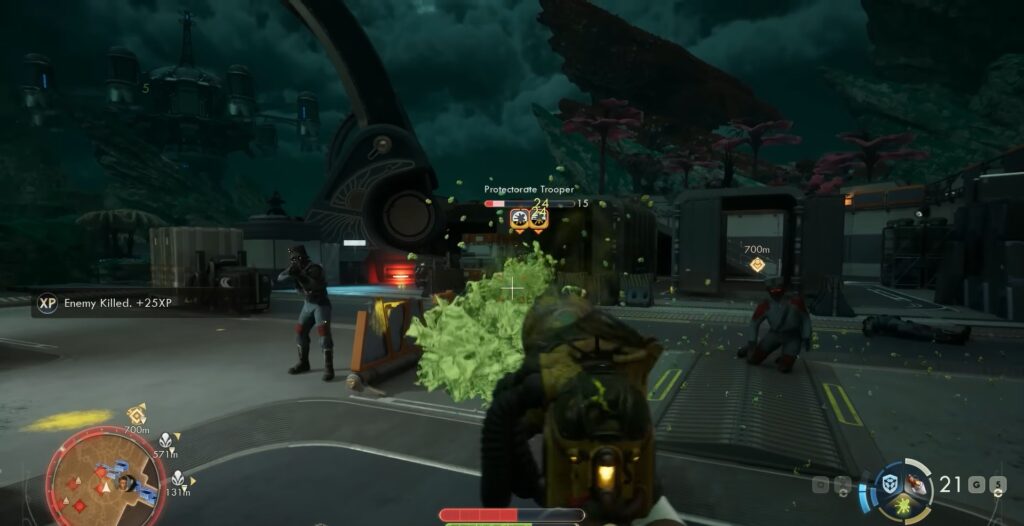
Task: Select the 131m companion waypoint marker
Action: click(178, 478)
